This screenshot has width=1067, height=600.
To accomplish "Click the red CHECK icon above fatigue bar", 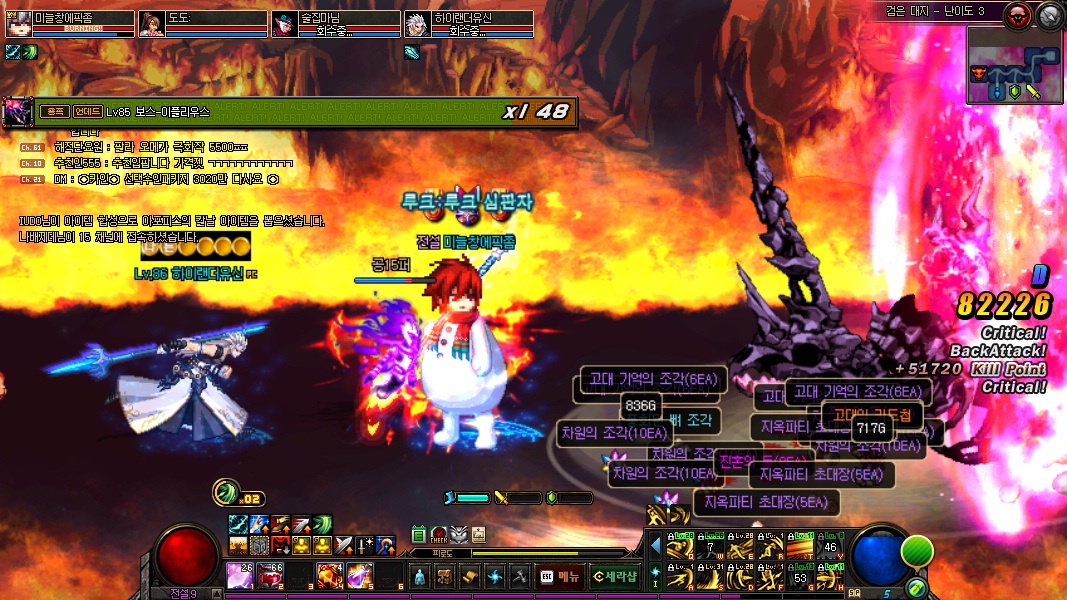I will pos(439,535).
